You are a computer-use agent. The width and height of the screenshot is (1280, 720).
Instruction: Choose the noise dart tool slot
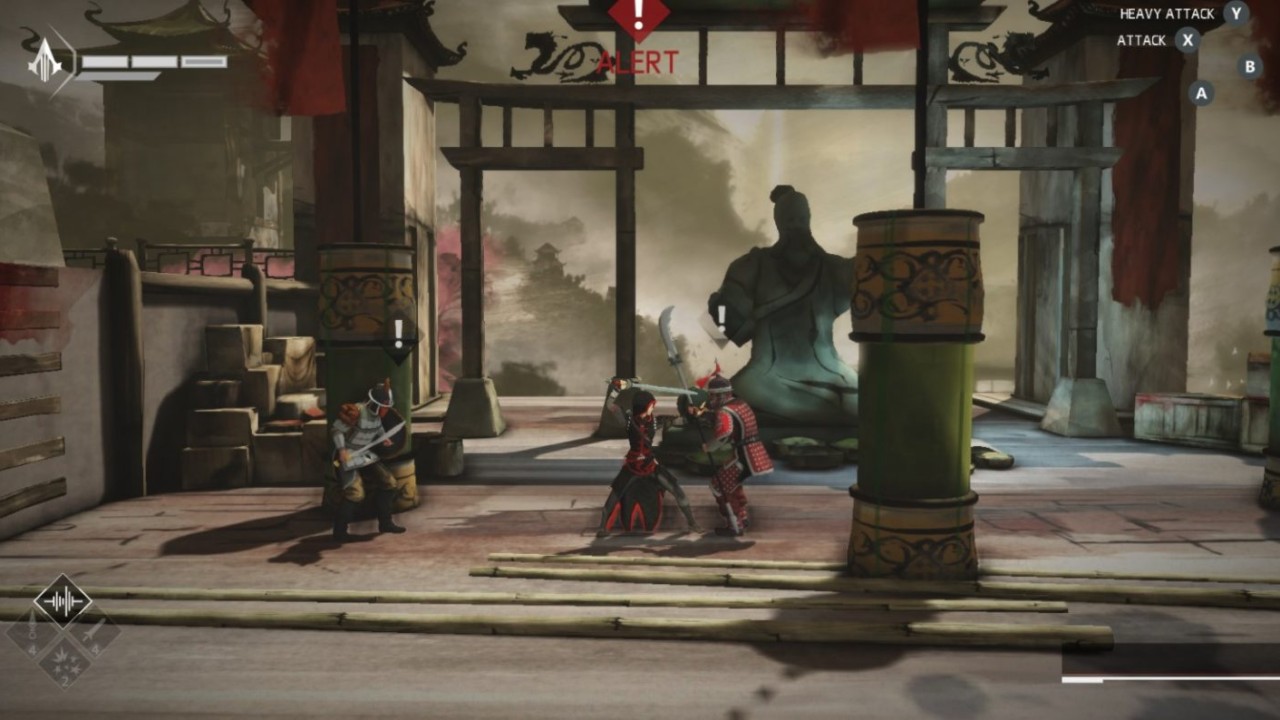[x=32, y=633]
